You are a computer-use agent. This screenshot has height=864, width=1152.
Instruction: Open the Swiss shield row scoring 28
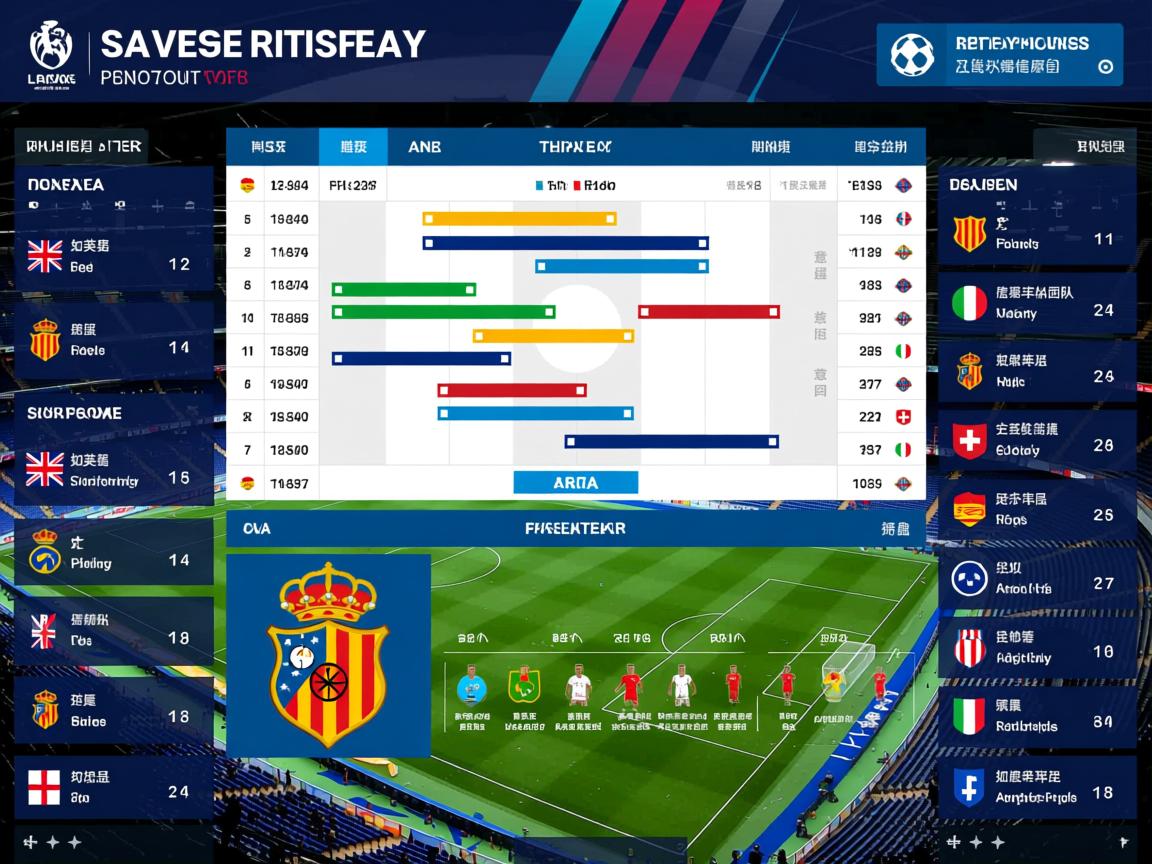click(1037, 440)
